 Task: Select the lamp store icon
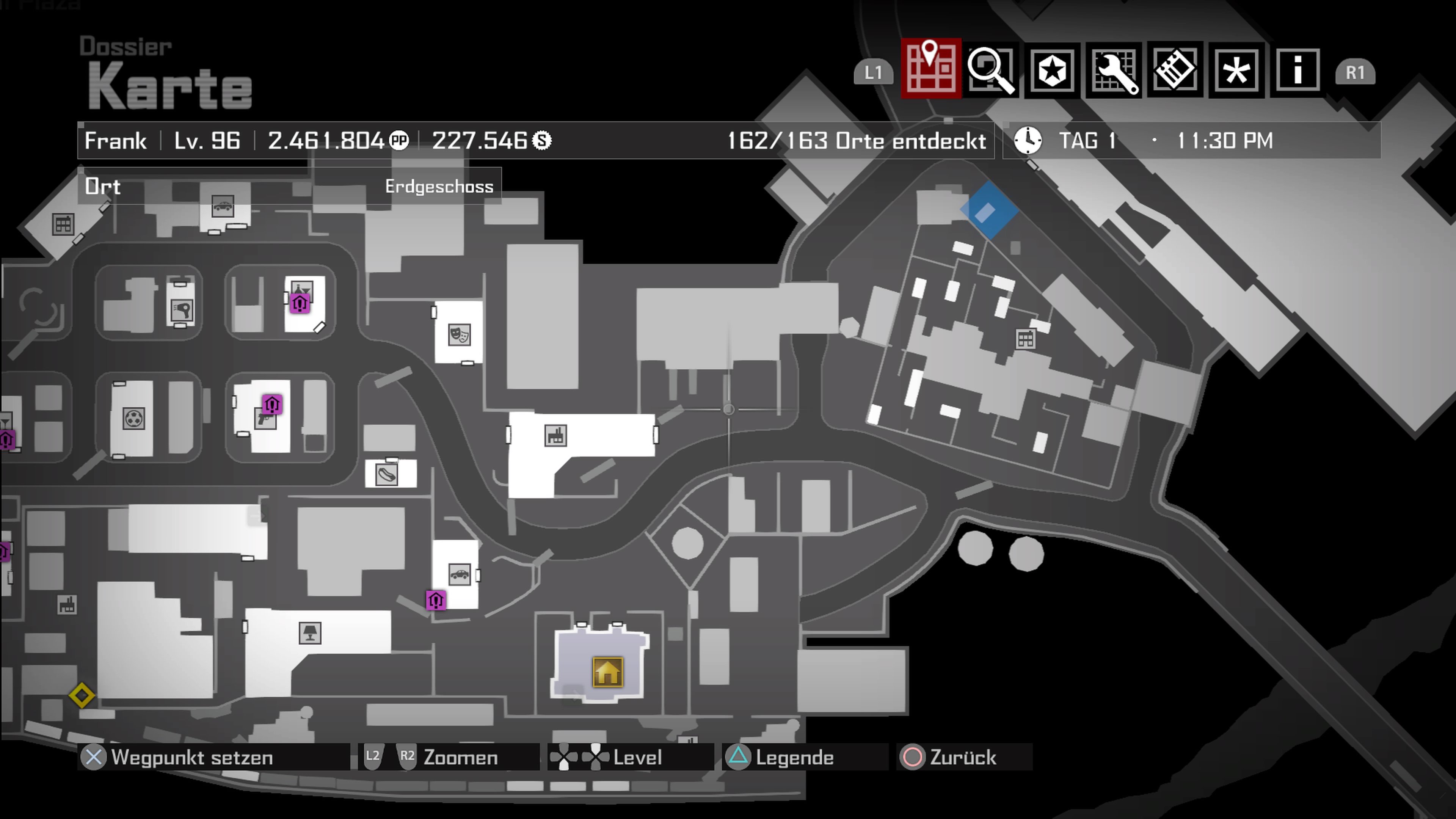pos(310,632)
